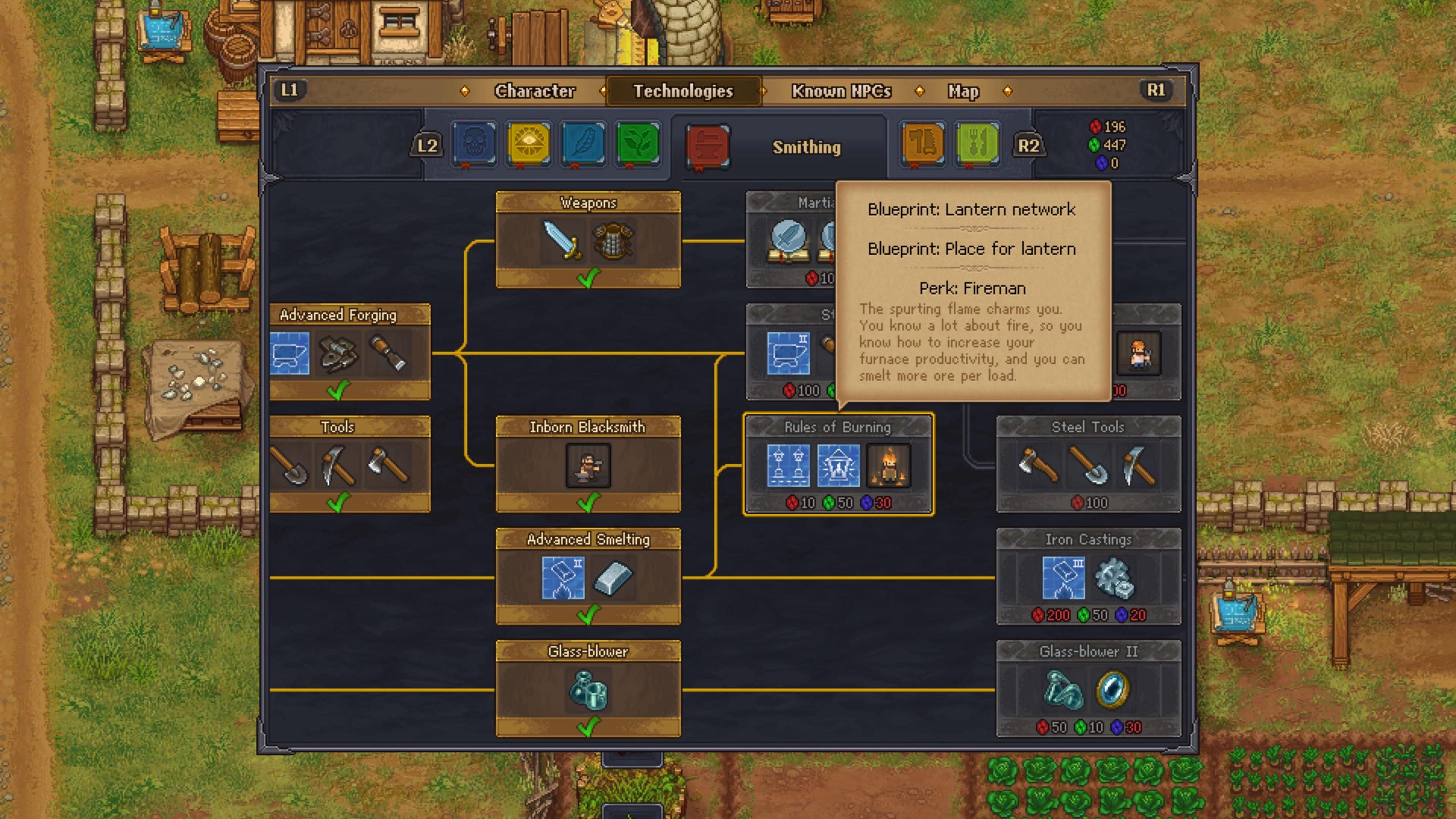
Task: Open the Known NPCs tab
Action: coord(841,91)
